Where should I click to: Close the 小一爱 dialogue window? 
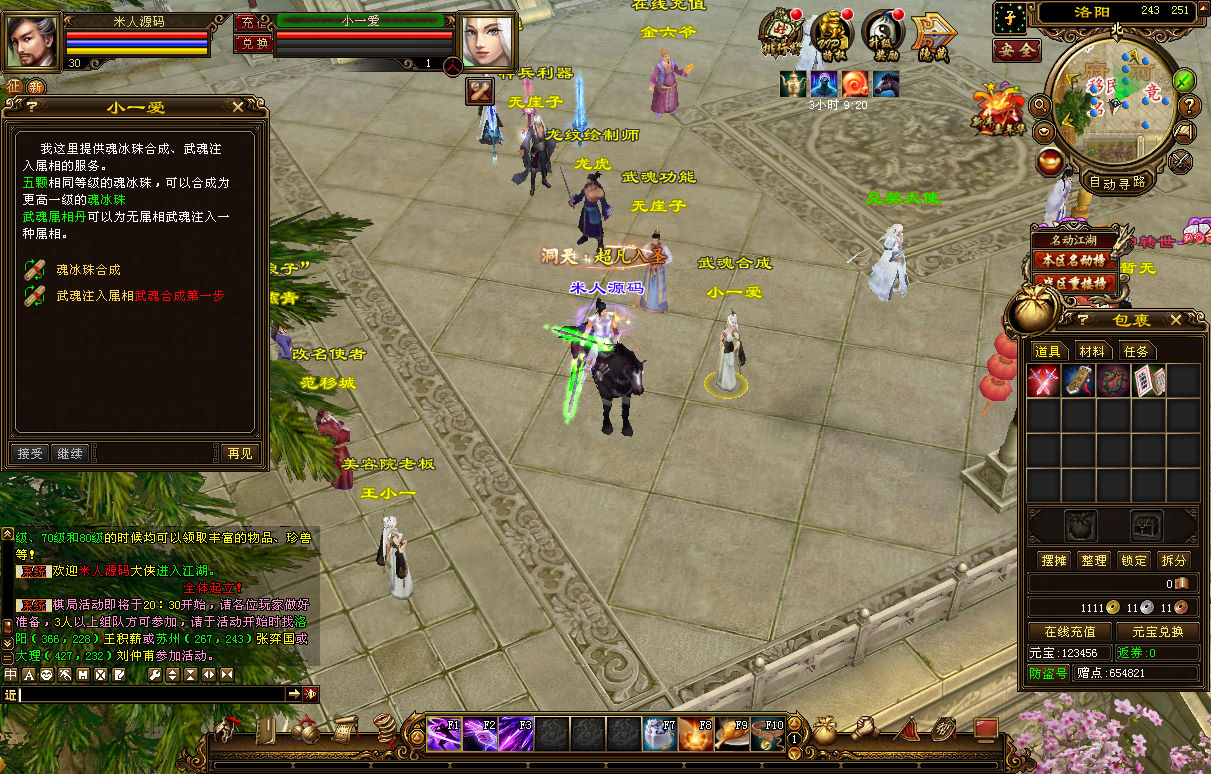[x=237, y=107]
